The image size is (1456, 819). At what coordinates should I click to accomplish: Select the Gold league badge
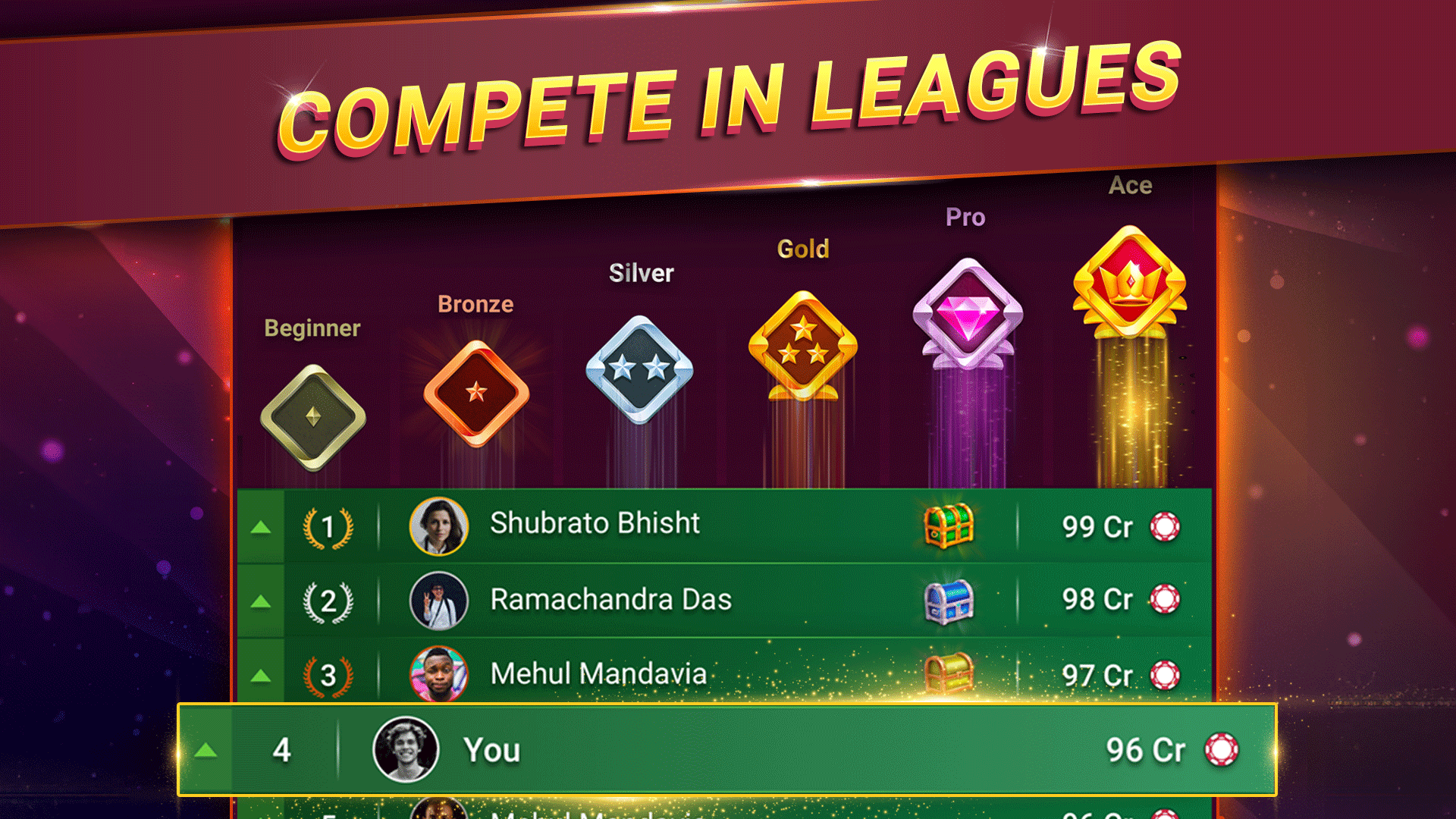click(x=805, y=345)
